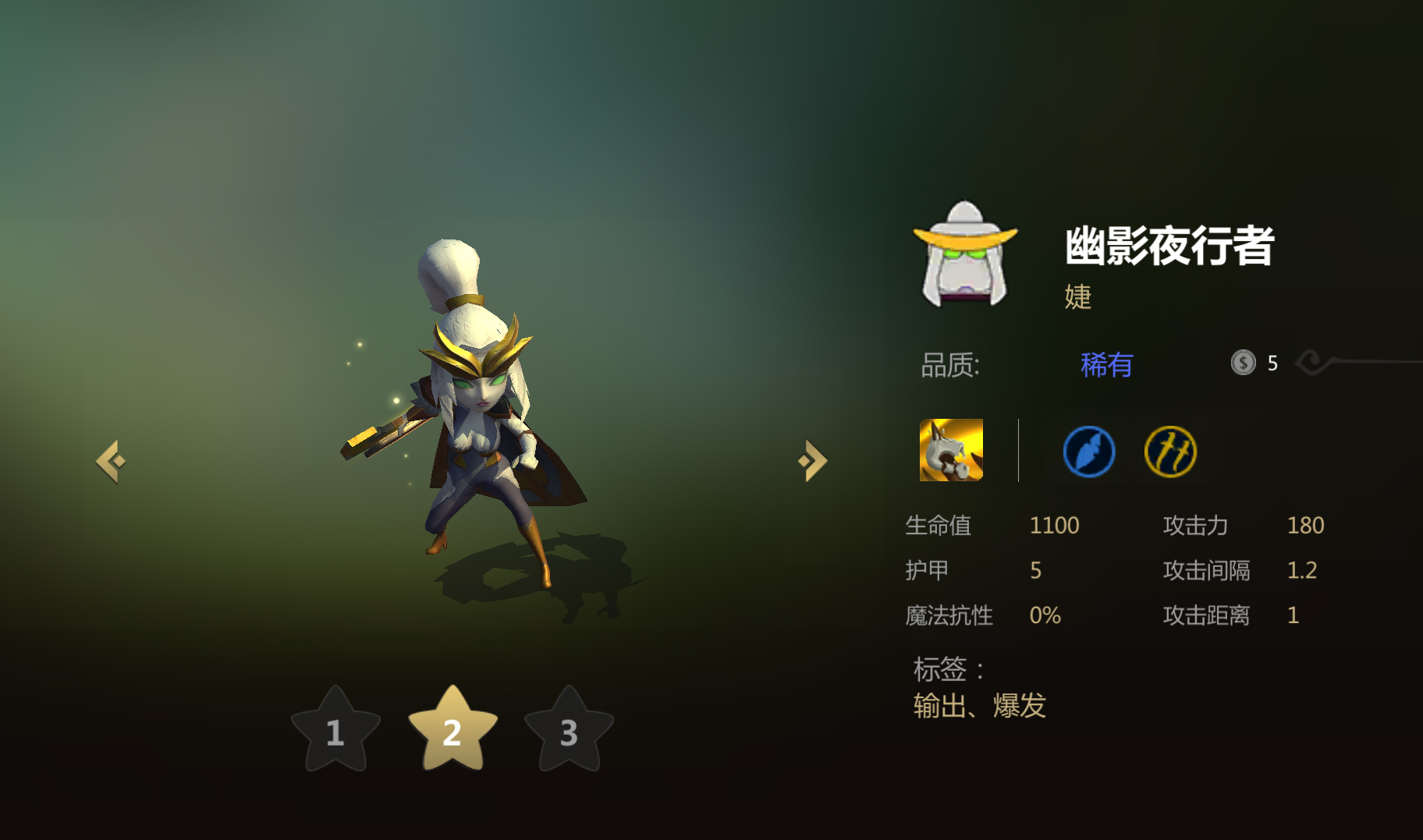This screenshot has width=1423, height=840.
Task: Click the left navigation arrow icon
Action: [112, 460]
